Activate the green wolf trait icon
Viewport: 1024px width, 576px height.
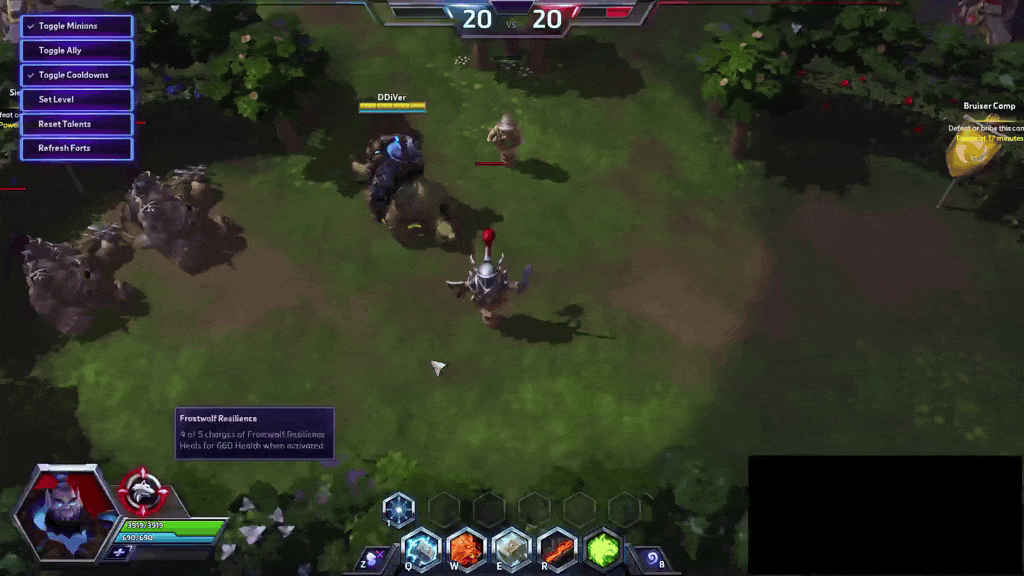tap(603, 549)
